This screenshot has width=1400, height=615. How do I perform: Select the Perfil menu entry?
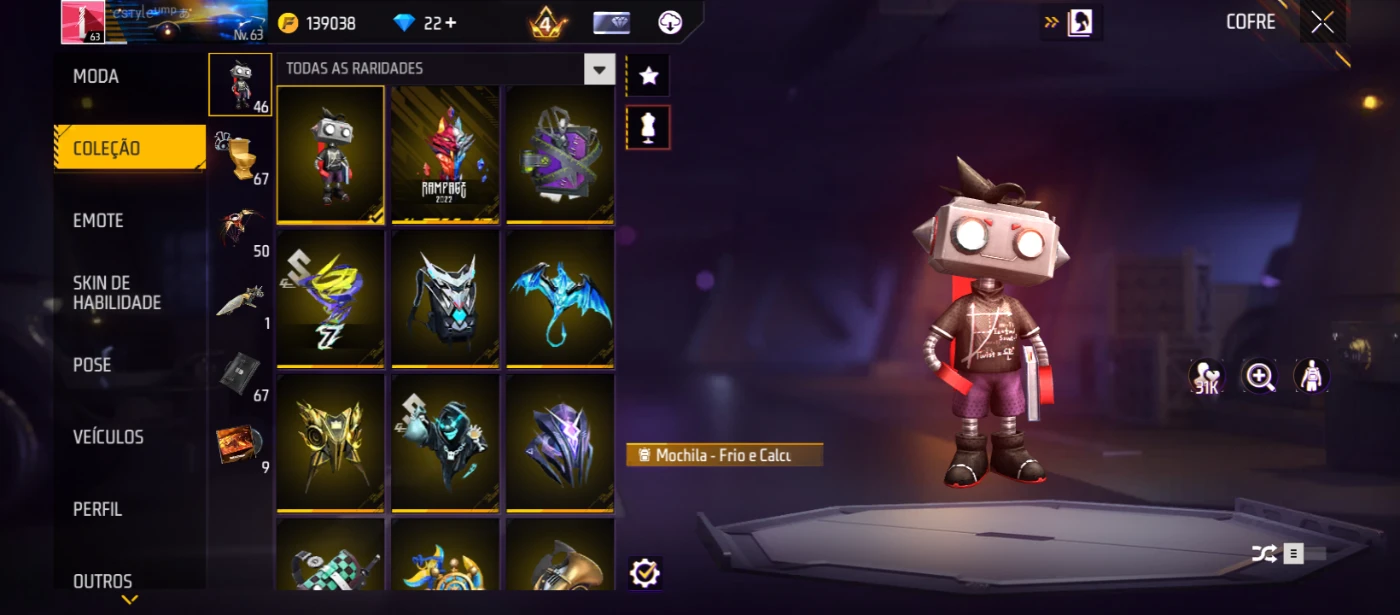97,509
